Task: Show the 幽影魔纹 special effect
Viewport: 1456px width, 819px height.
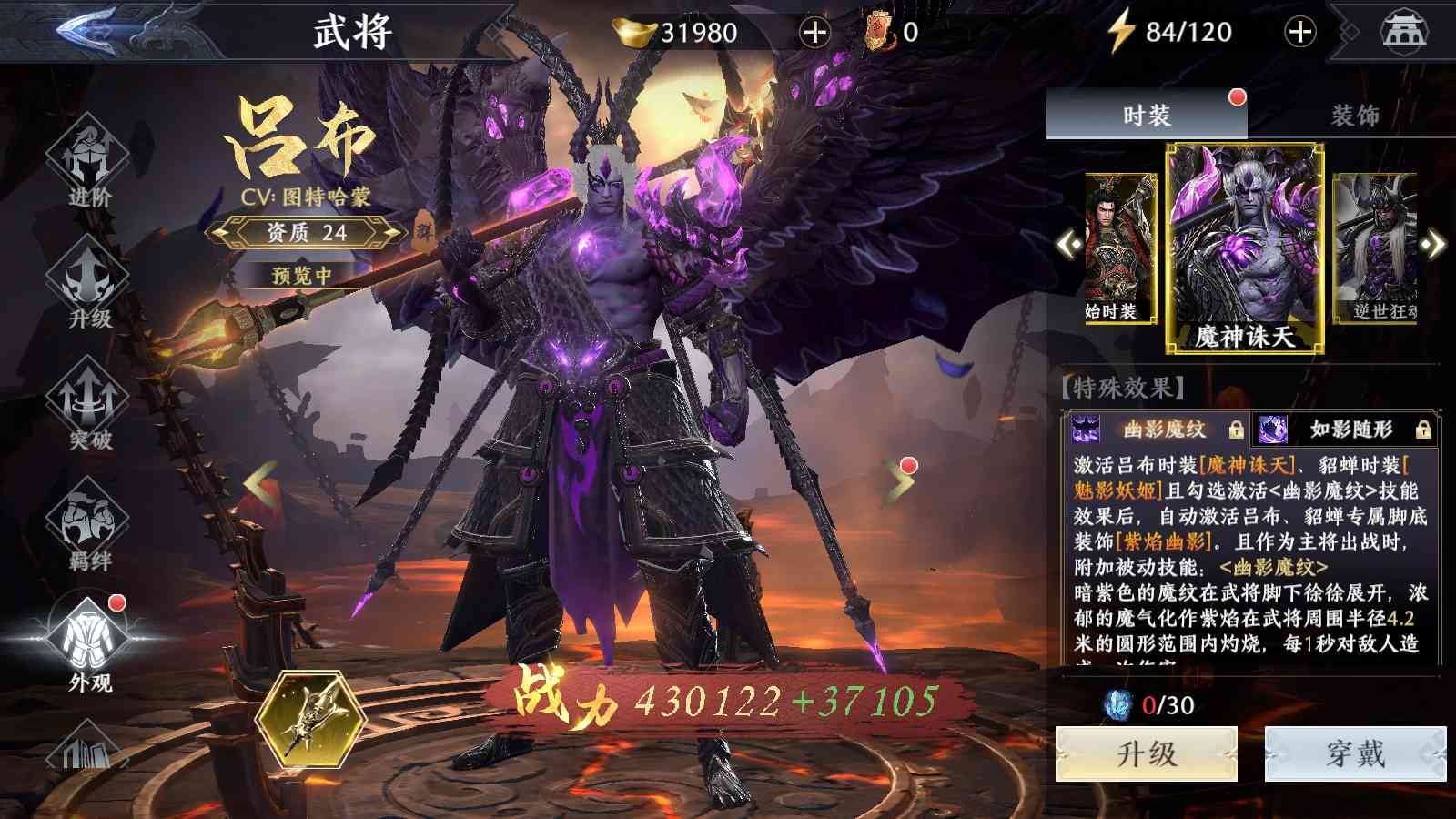Action: (1158, 429)
